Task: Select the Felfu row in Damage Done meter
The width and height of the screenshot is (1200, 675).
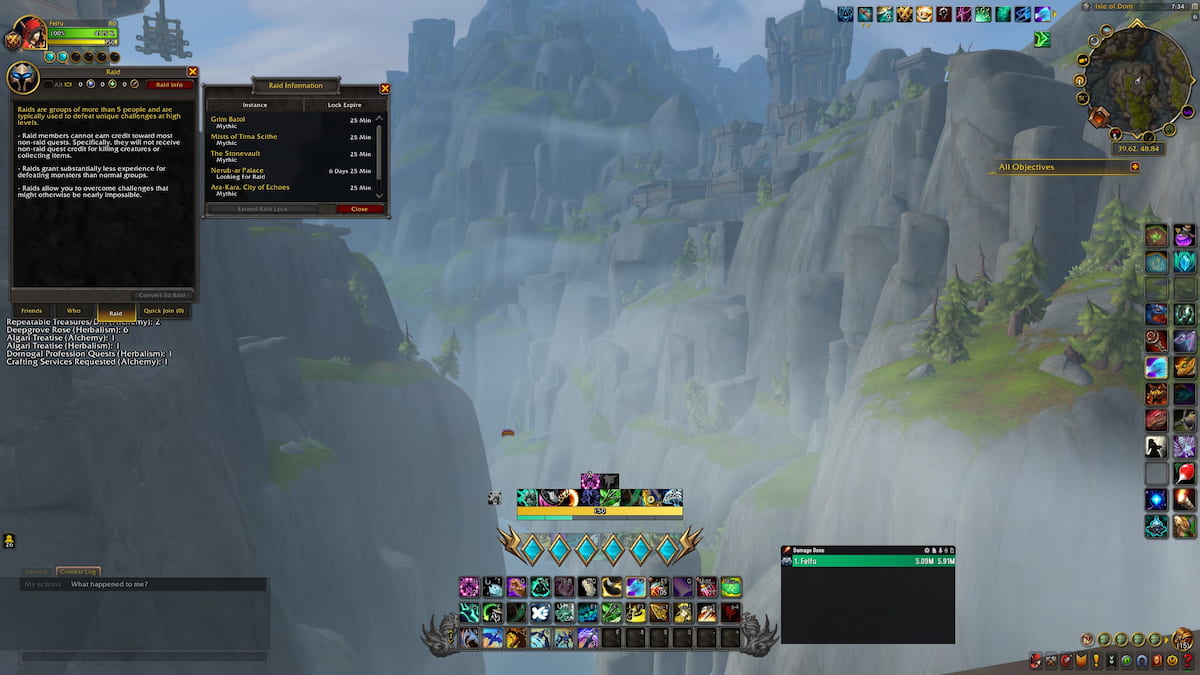Action: [x=867, y=562]
